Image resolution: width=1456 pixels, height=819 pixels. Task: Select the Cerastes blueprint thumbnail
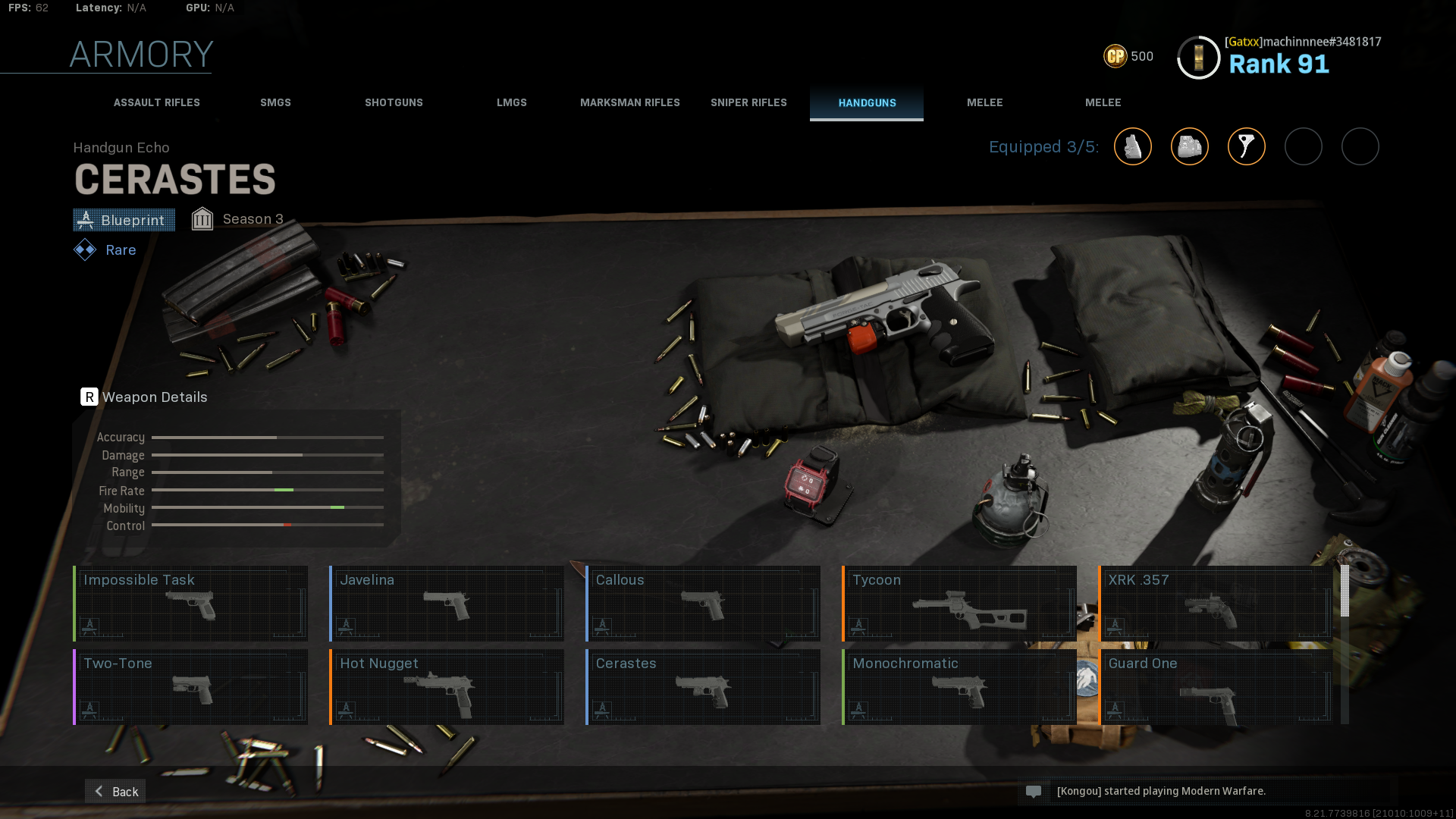(x=702, y=686)
